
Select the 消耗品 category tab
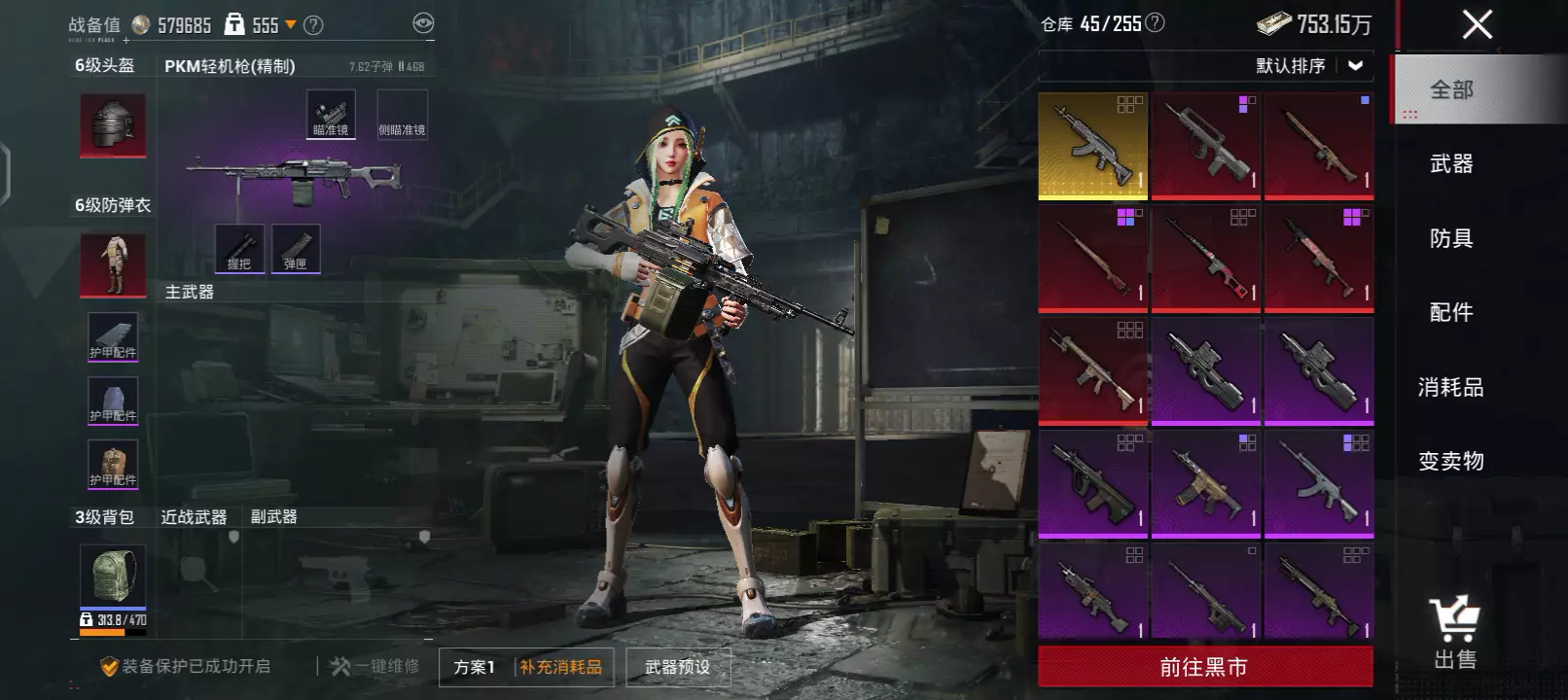pos(1451,387)
